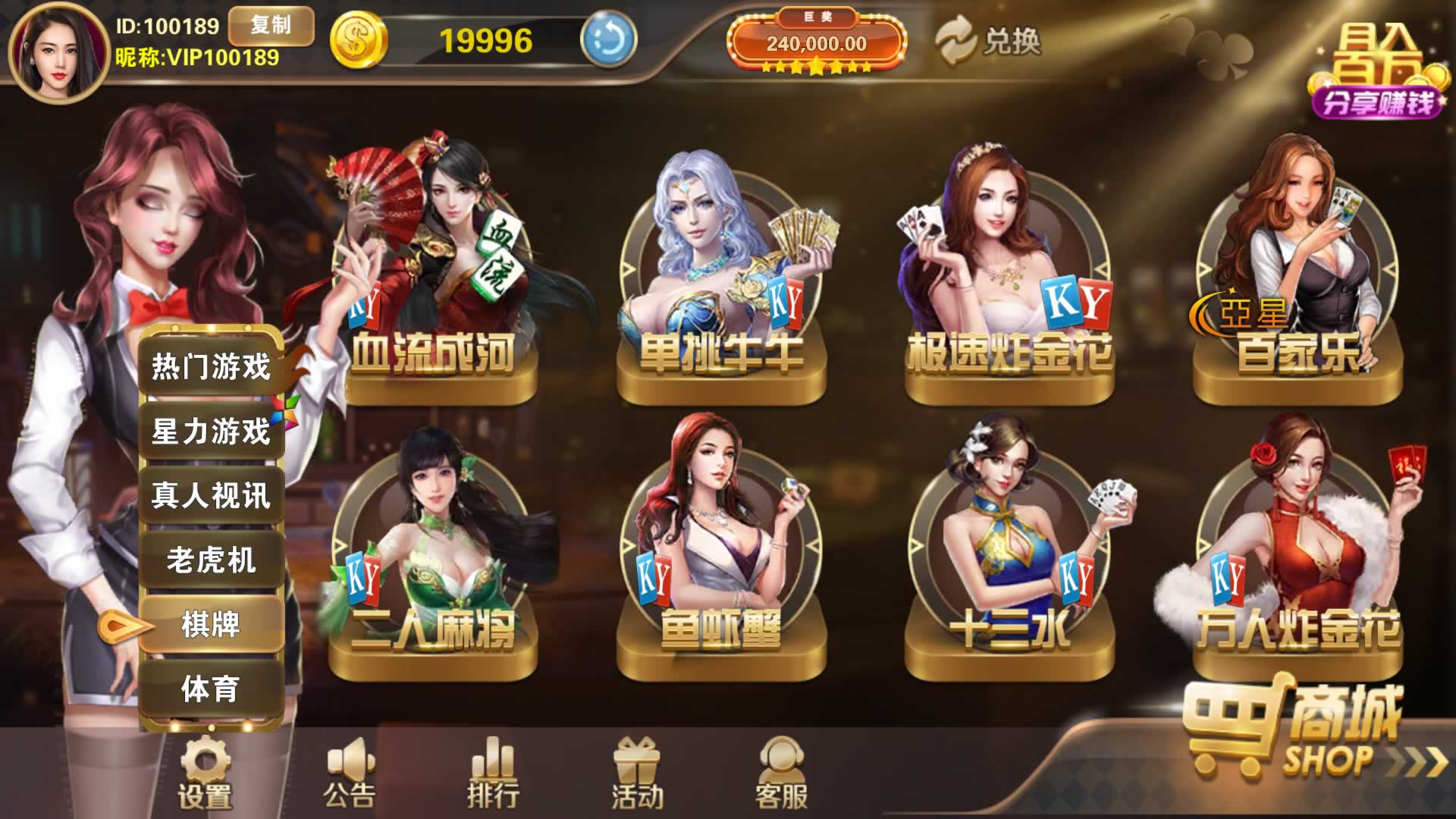The height and width of the screenshot is (819, 1456).
Task: View the 公告 announcements
Action: coord(349,773)
